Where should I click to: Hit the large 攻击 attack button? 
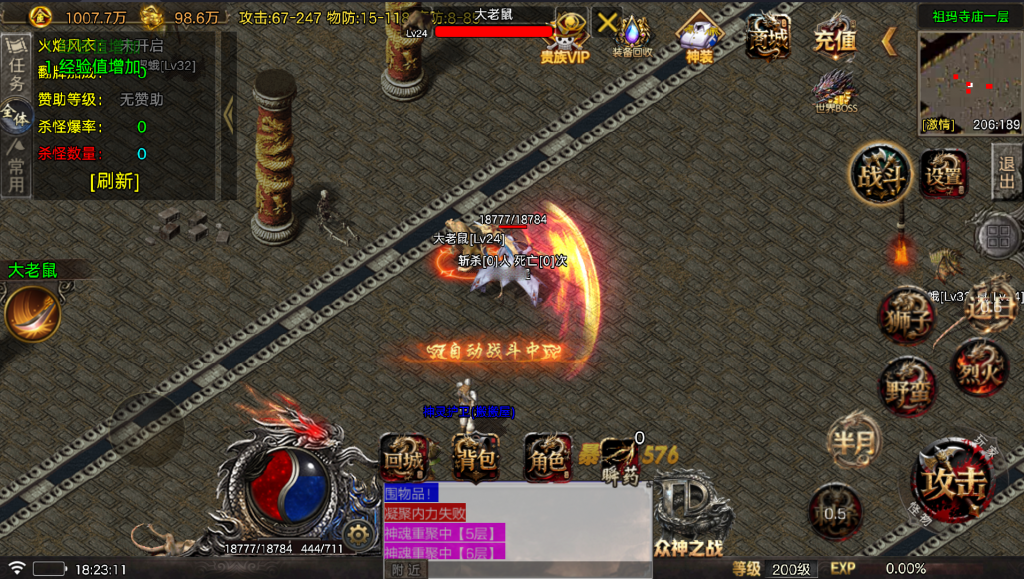click(x=954, y=483)
